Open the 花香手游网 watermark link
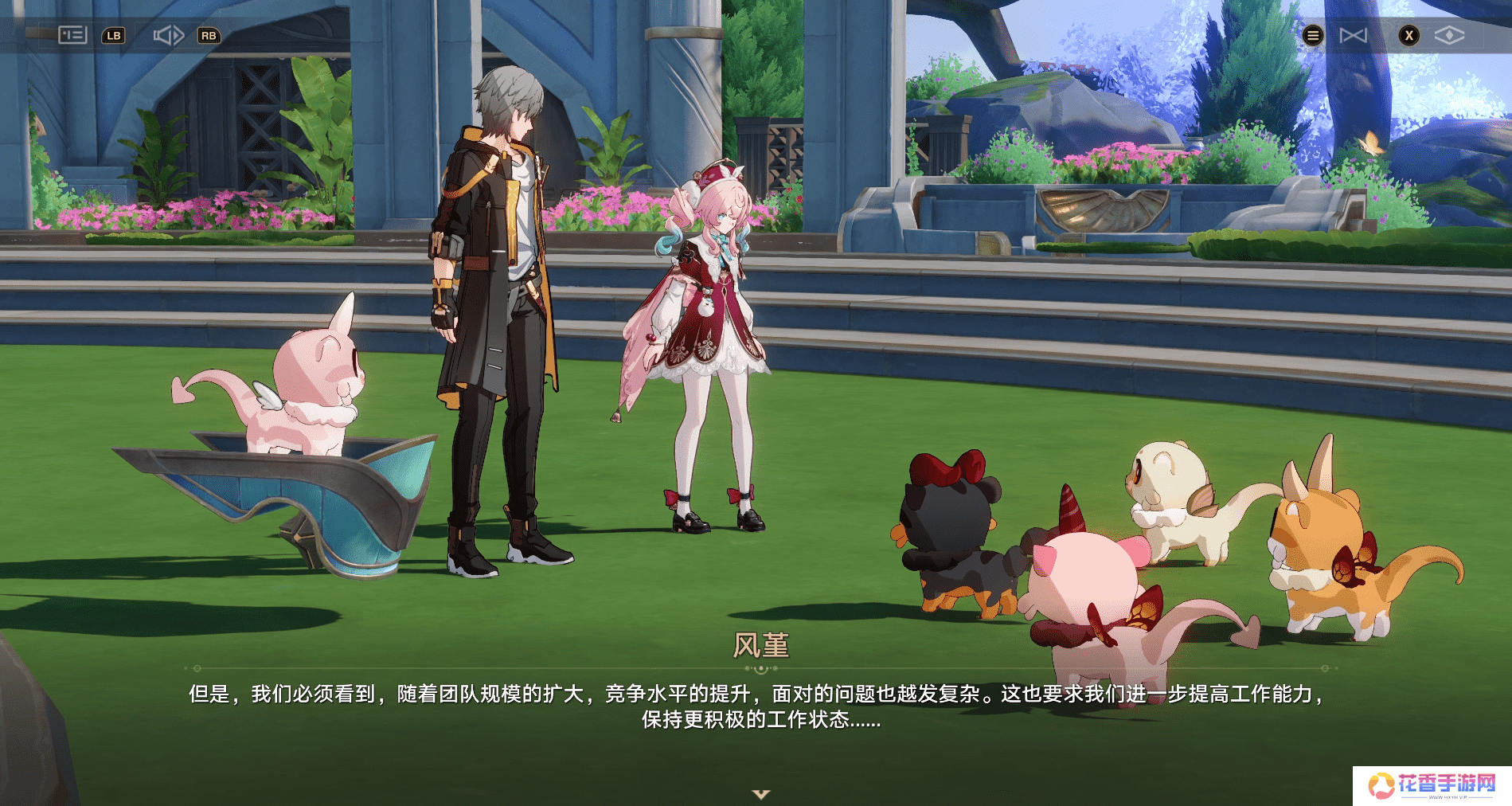 pos(1432,785)
